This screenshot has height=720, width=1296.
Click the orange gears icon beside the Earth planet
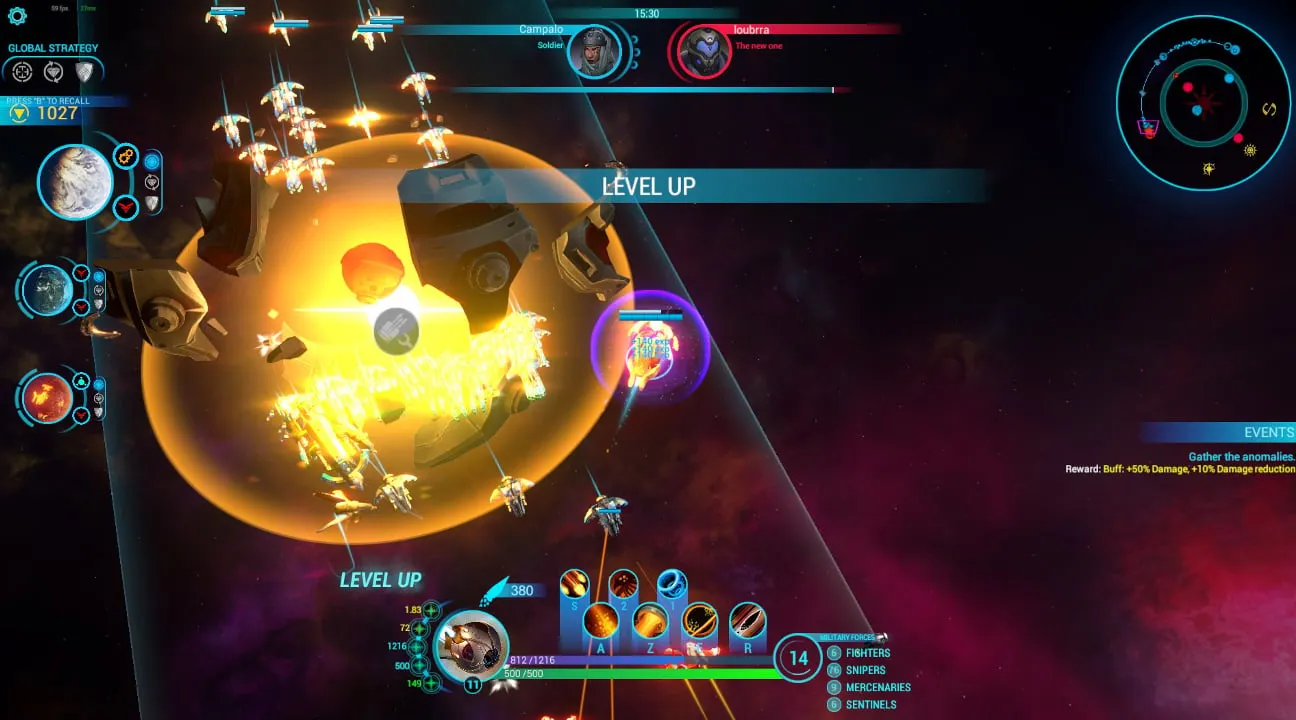click(126, 156)
